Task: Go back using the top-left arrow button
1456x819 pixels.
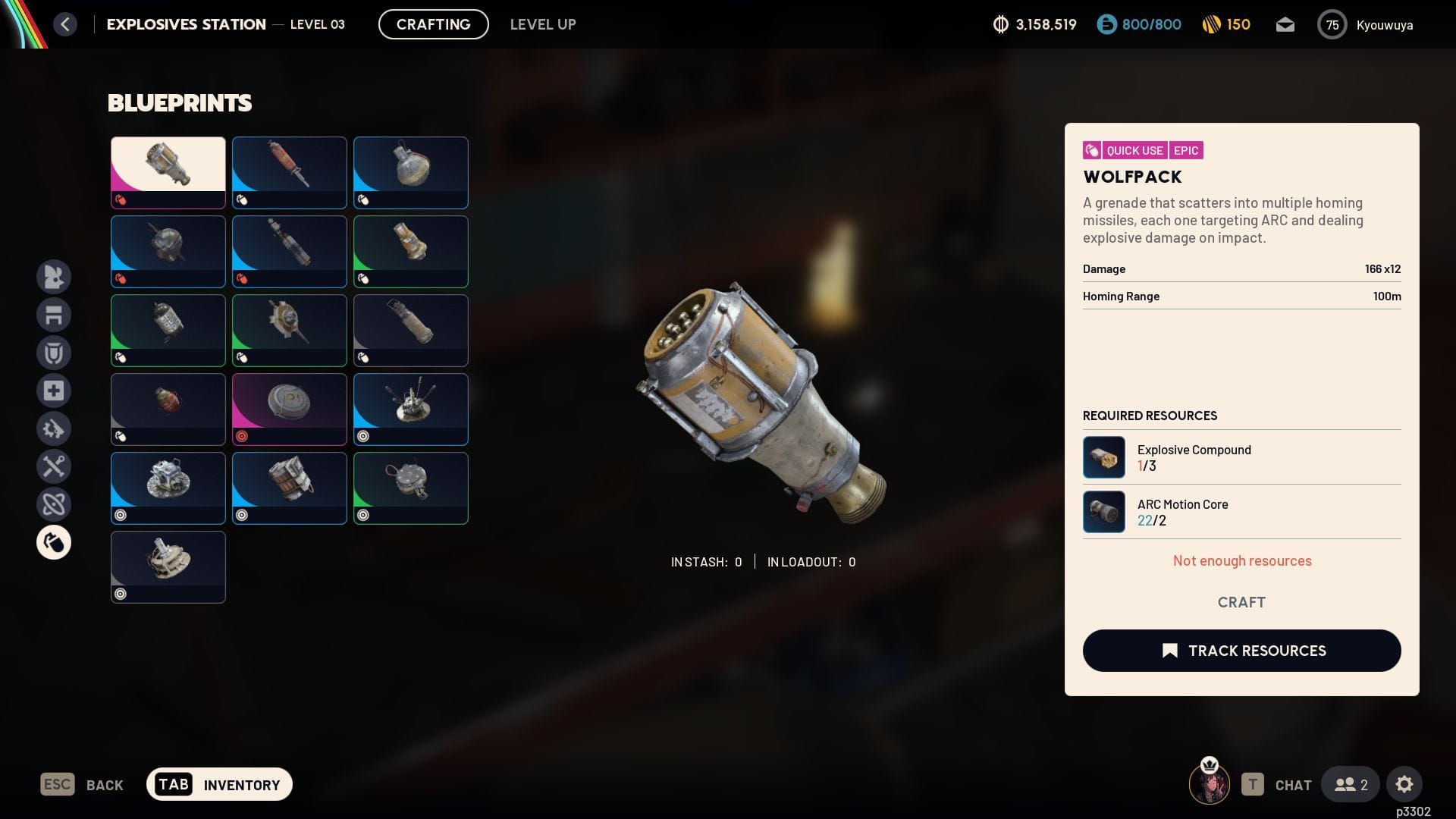Action: pos(65,24)
